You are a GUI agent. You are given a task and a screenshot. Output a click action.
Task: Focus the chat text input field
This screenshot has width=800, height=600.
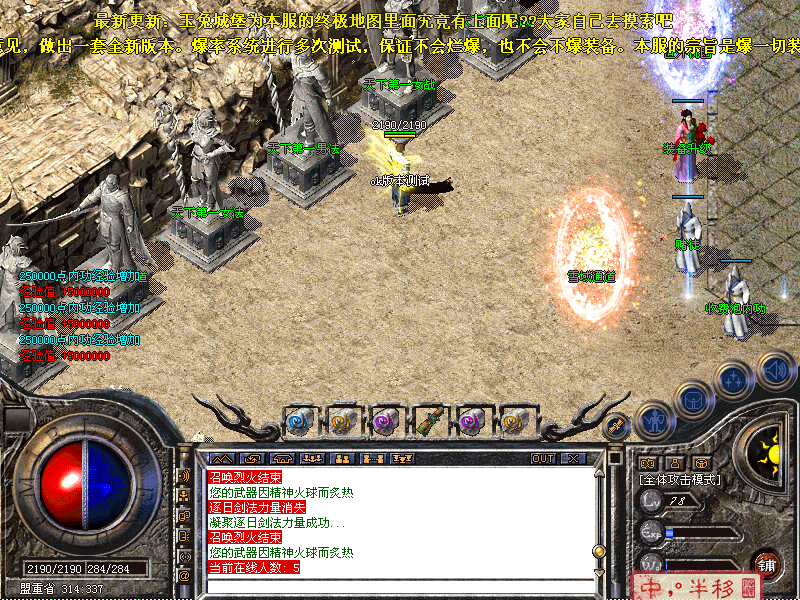400,586
